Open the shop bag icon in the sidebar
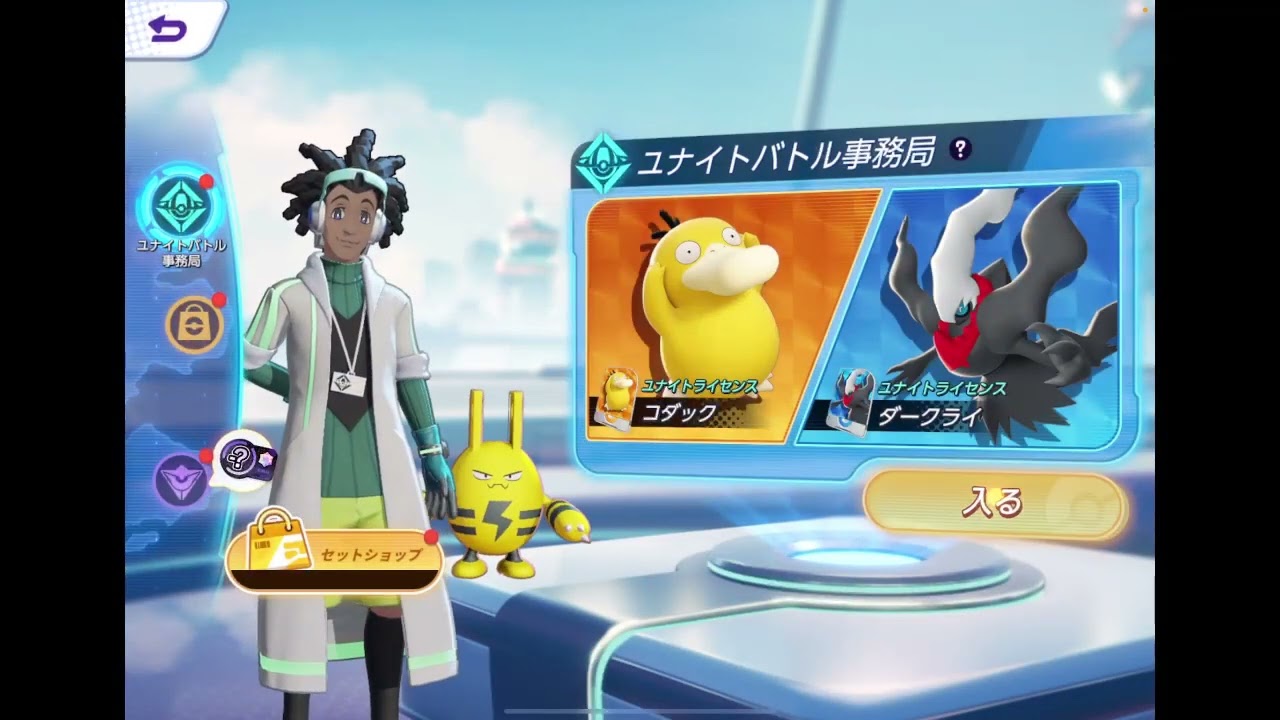1280x720 pixels. coord(193,325)
